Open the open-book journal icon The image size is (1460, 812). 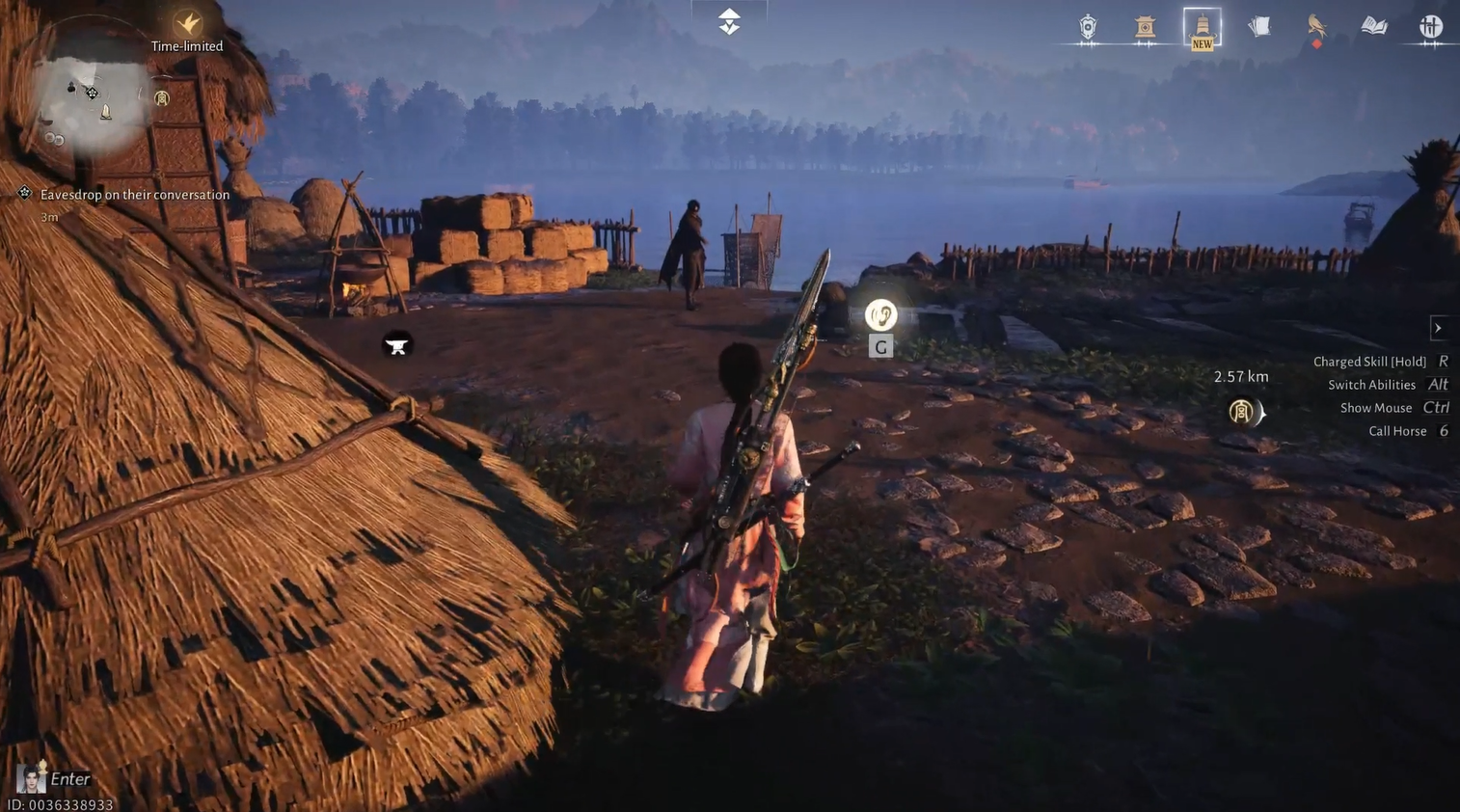pos(1374,27)
